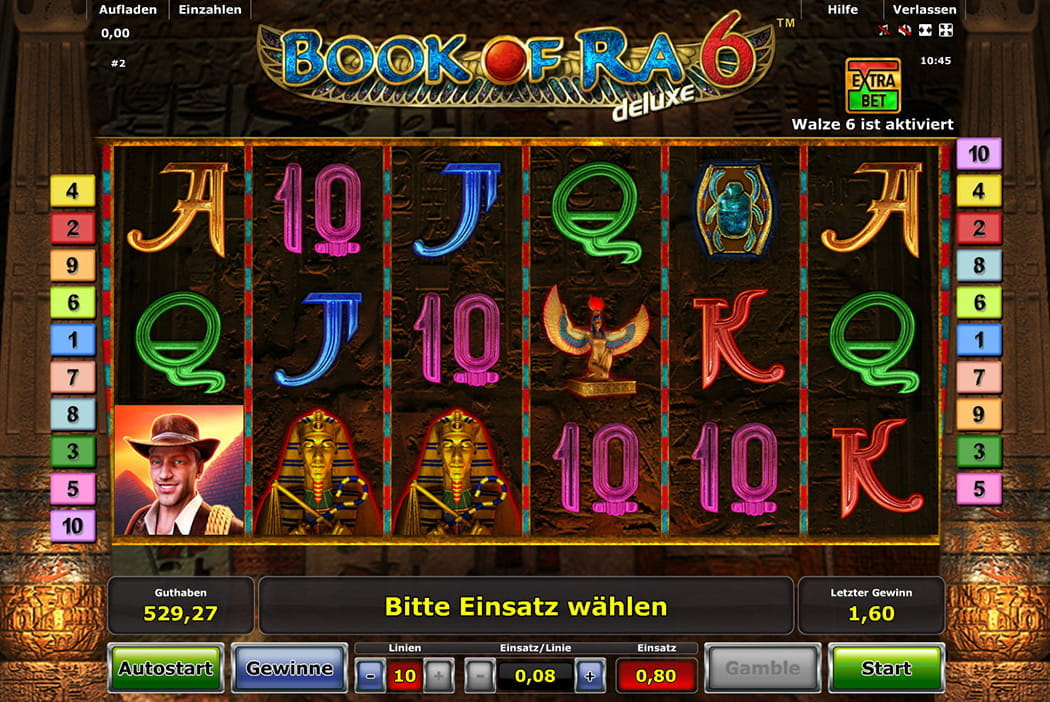Toggle the muted music note icon
This screenshot has height=702, width=1050.
[x=884, y=30]
